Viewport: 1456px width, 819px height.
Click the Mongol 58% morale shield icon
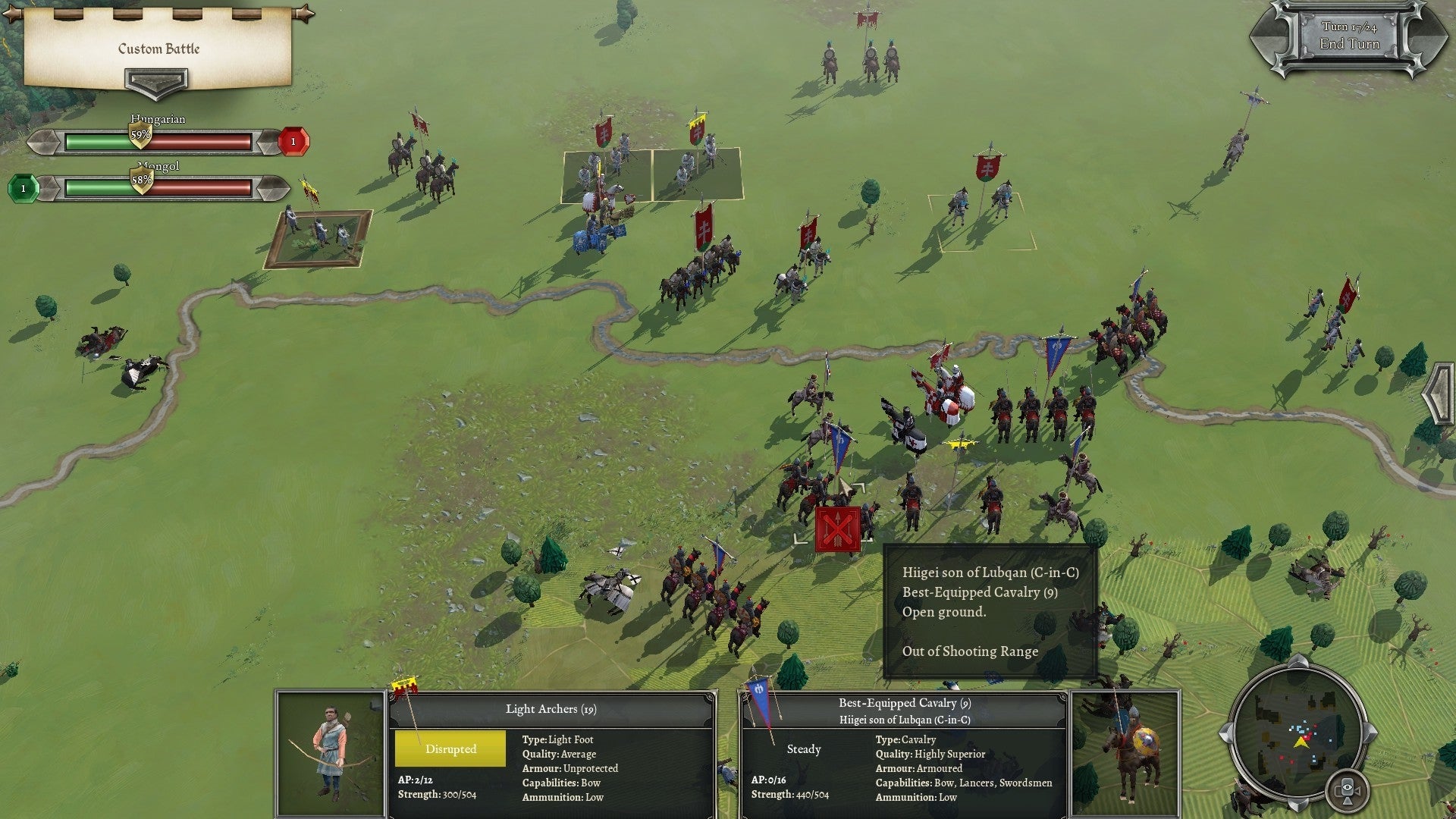(x=142, y=180)
